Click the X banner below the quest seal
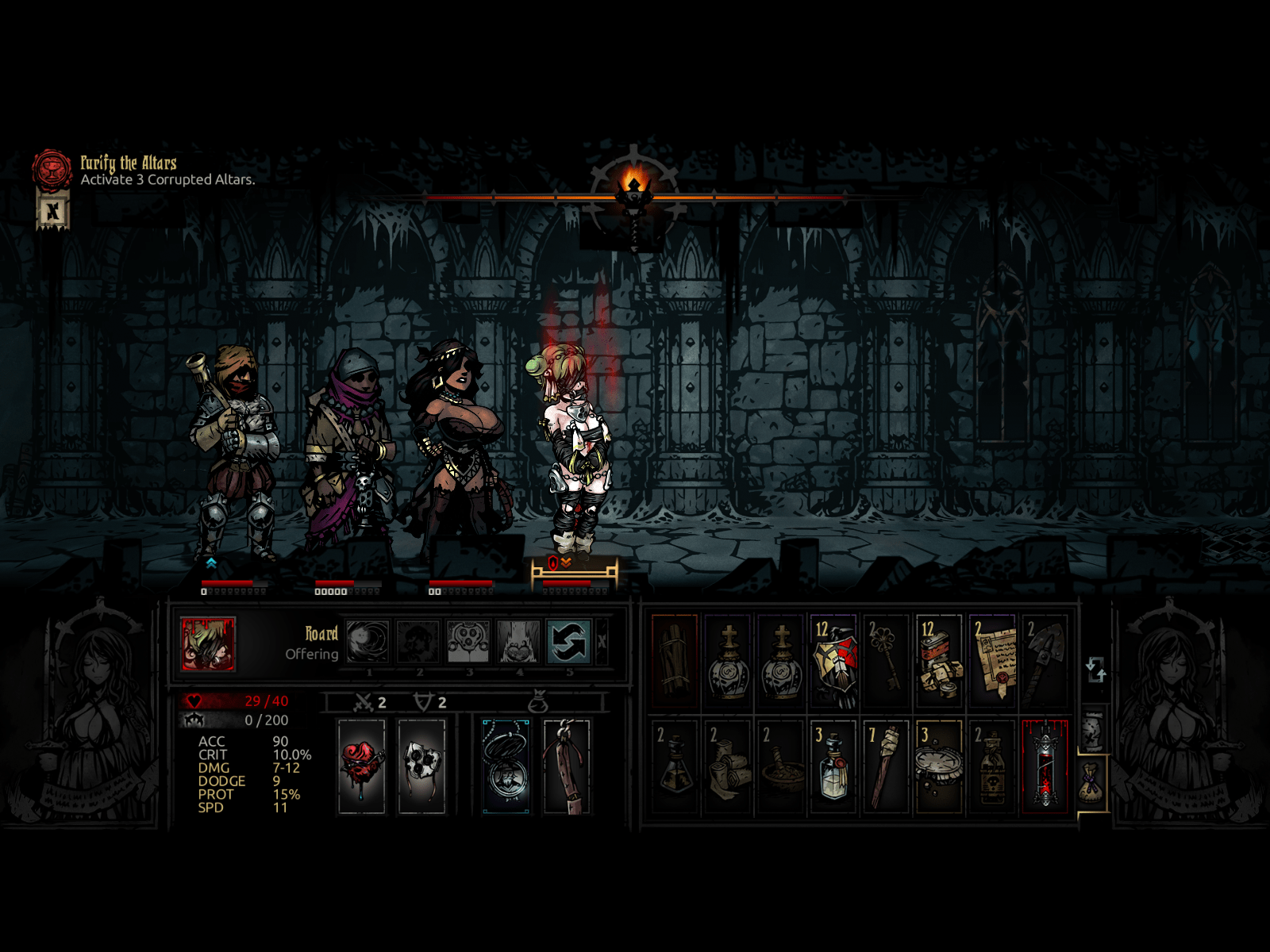Screen dimensions: 1270x952 53,210
